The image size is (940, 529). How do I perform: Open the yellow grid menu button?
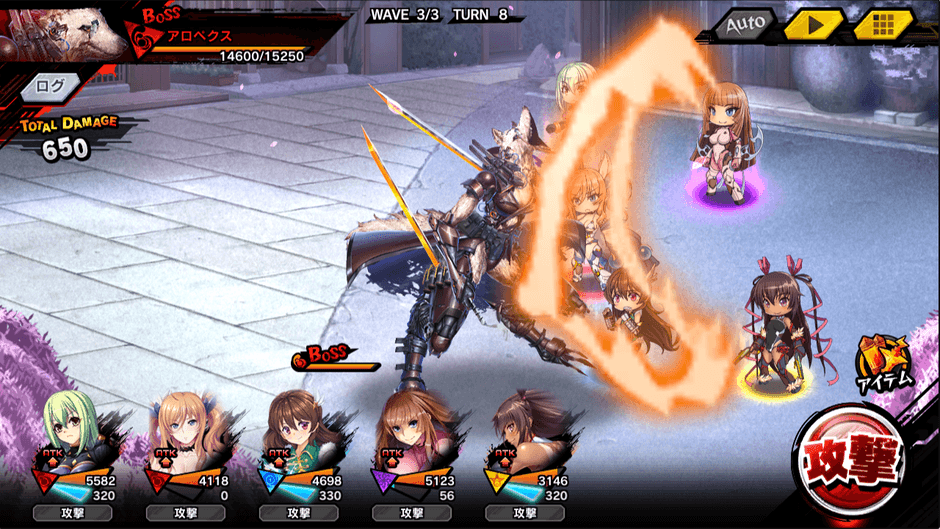pos(881,24)
